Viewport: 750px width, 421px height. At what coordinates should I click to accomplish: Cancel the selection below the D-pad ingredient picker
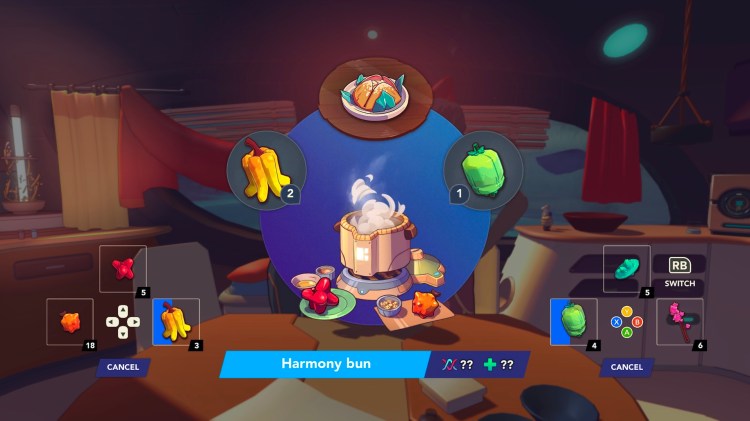point(123,367)
